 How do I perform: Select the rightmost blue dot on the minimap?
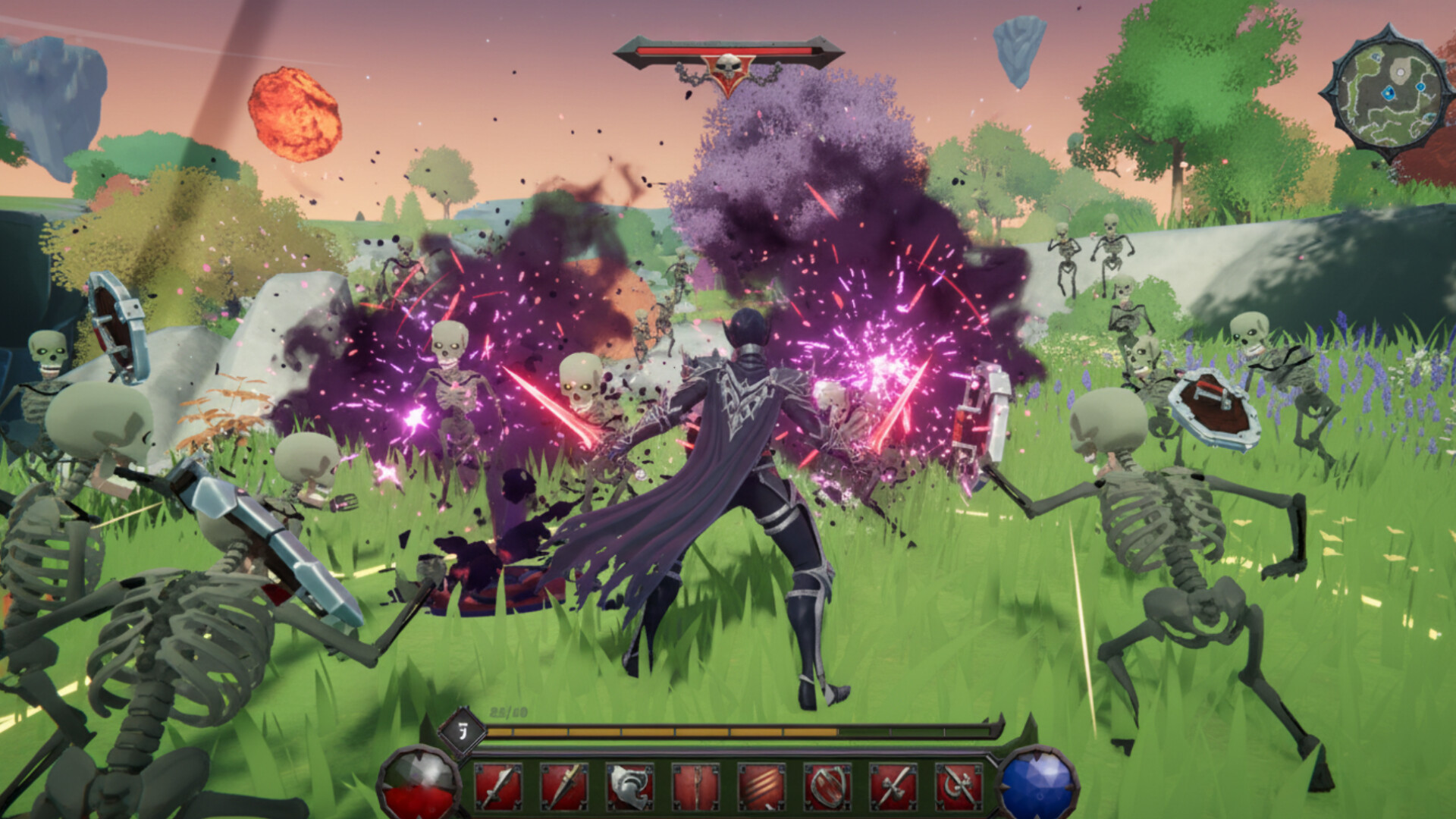click(1421, 86)
